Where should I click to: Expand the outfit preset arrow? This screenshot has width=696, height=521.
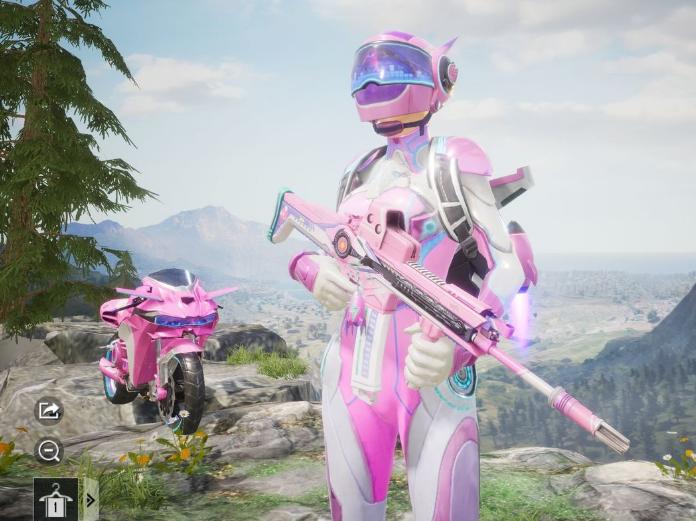[90, 499]
